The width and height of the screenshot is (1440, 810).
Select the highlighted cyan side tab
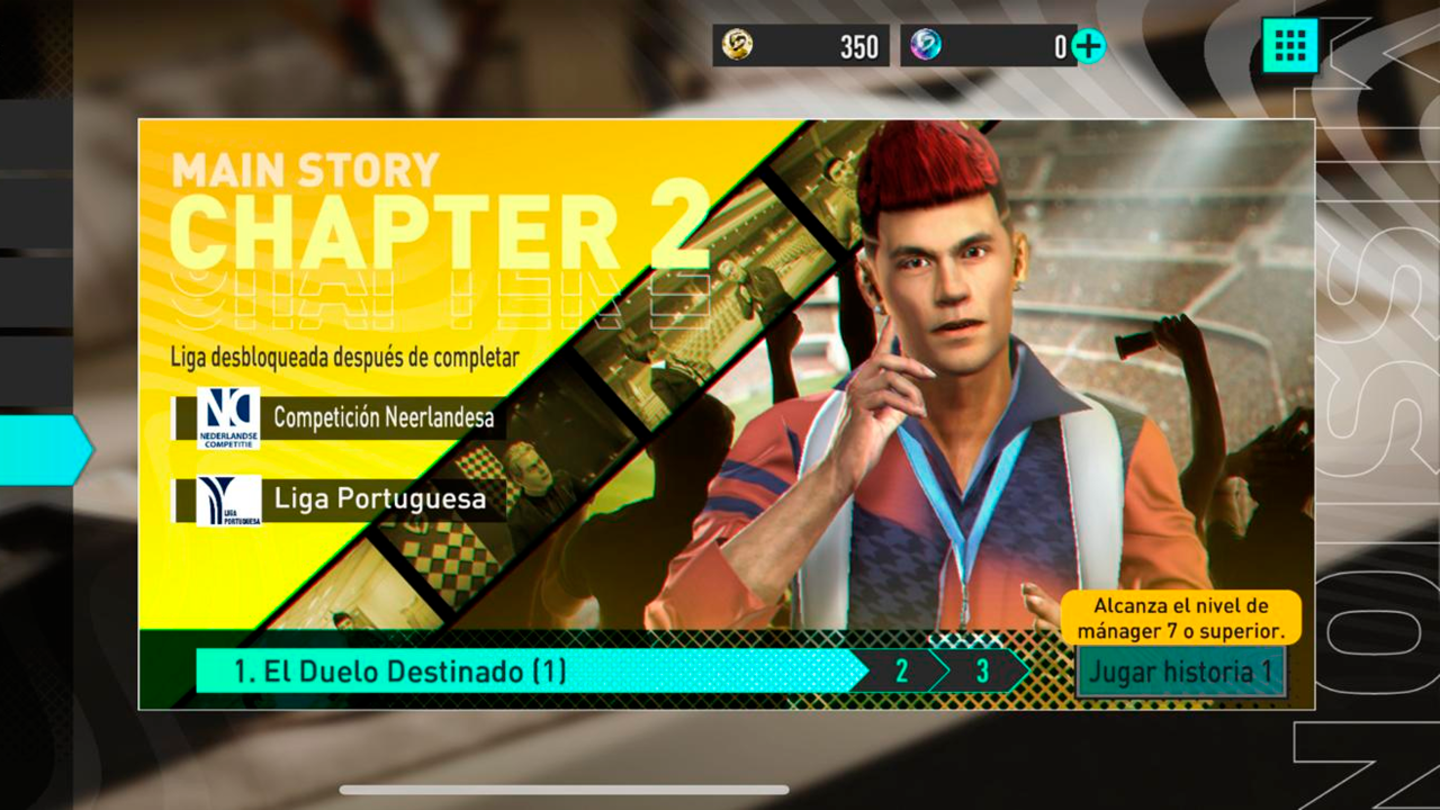[44, 450]
